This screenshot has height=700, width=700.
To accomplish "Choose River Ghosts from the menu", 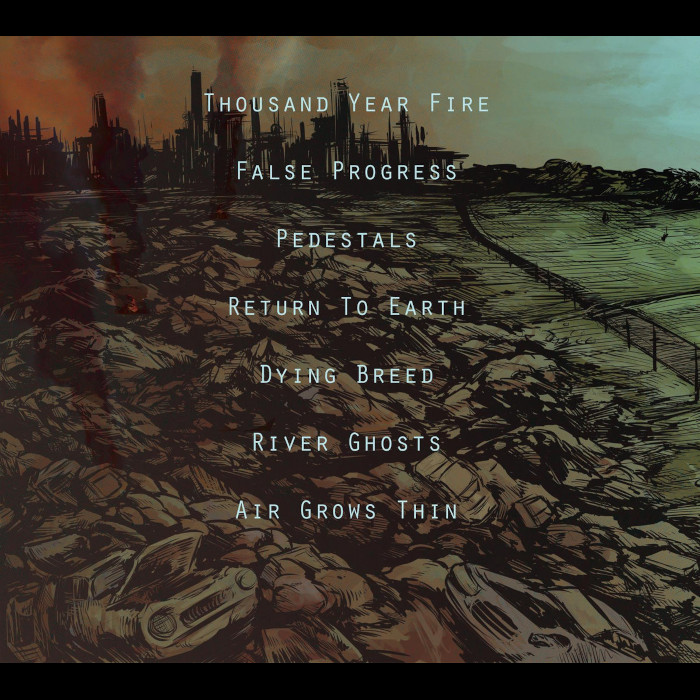I will coord(347,442).
